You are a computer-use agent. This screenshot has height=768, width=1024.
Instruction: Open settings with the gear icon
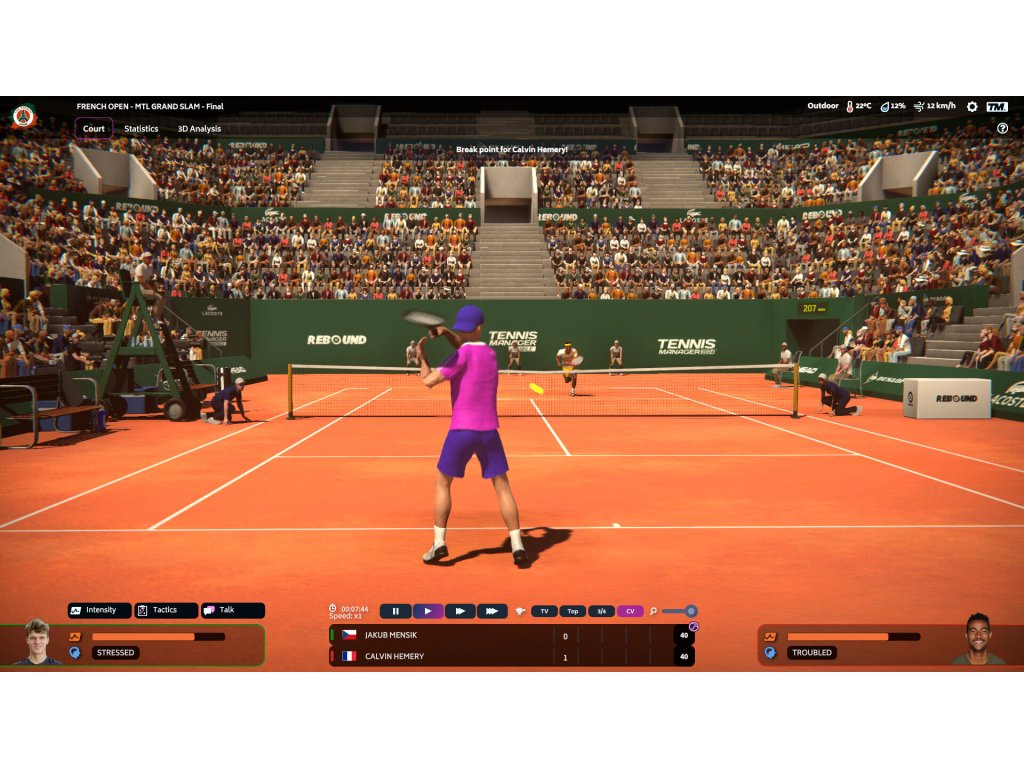pos(972,106)
